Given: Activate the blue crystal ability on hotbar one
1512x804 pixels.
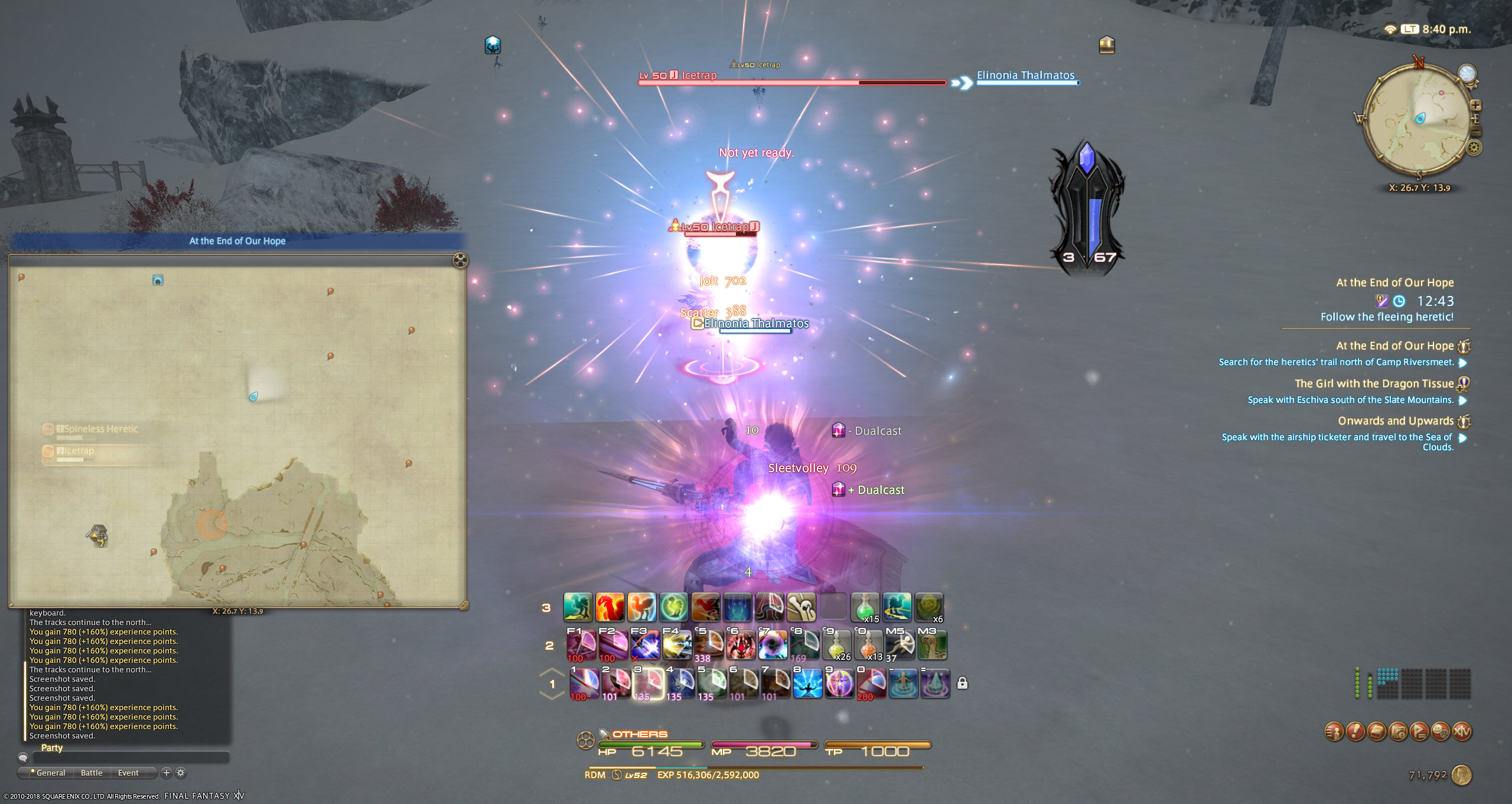Looking at the screenshot, I should coord(936,683).
